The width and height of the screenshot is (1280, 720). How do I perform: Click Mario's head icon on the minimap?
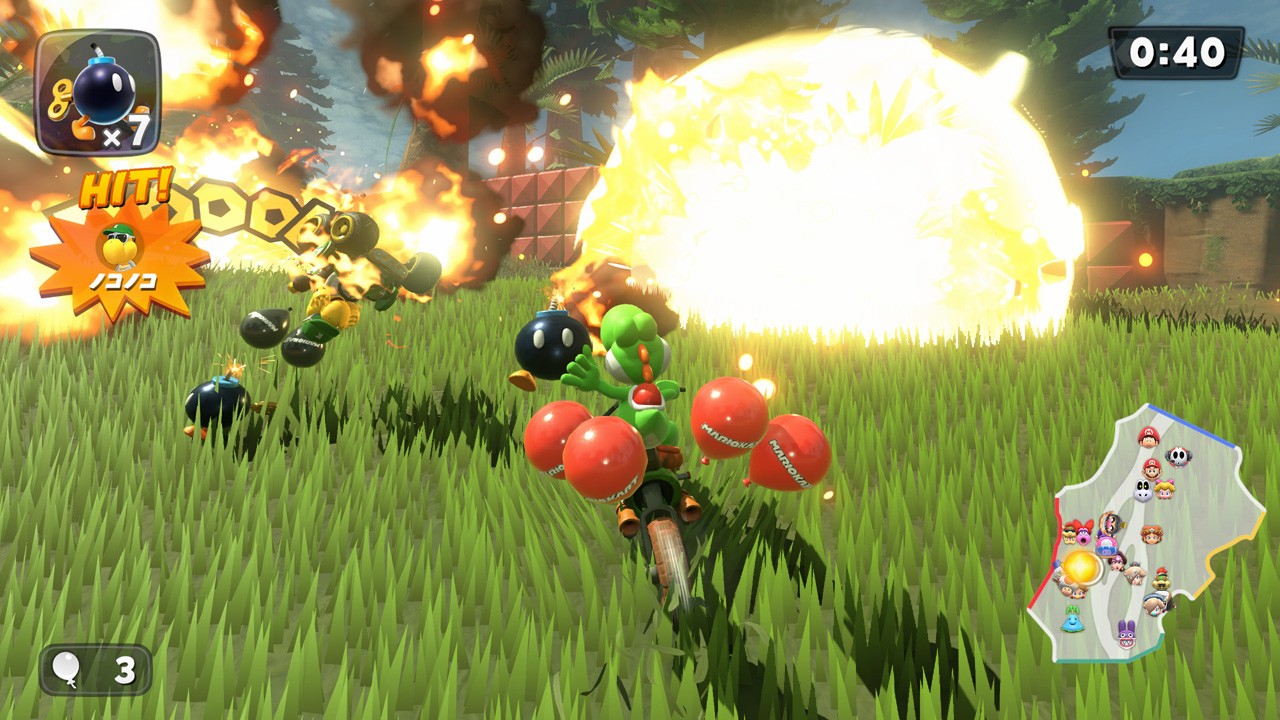pos(1150,471)
